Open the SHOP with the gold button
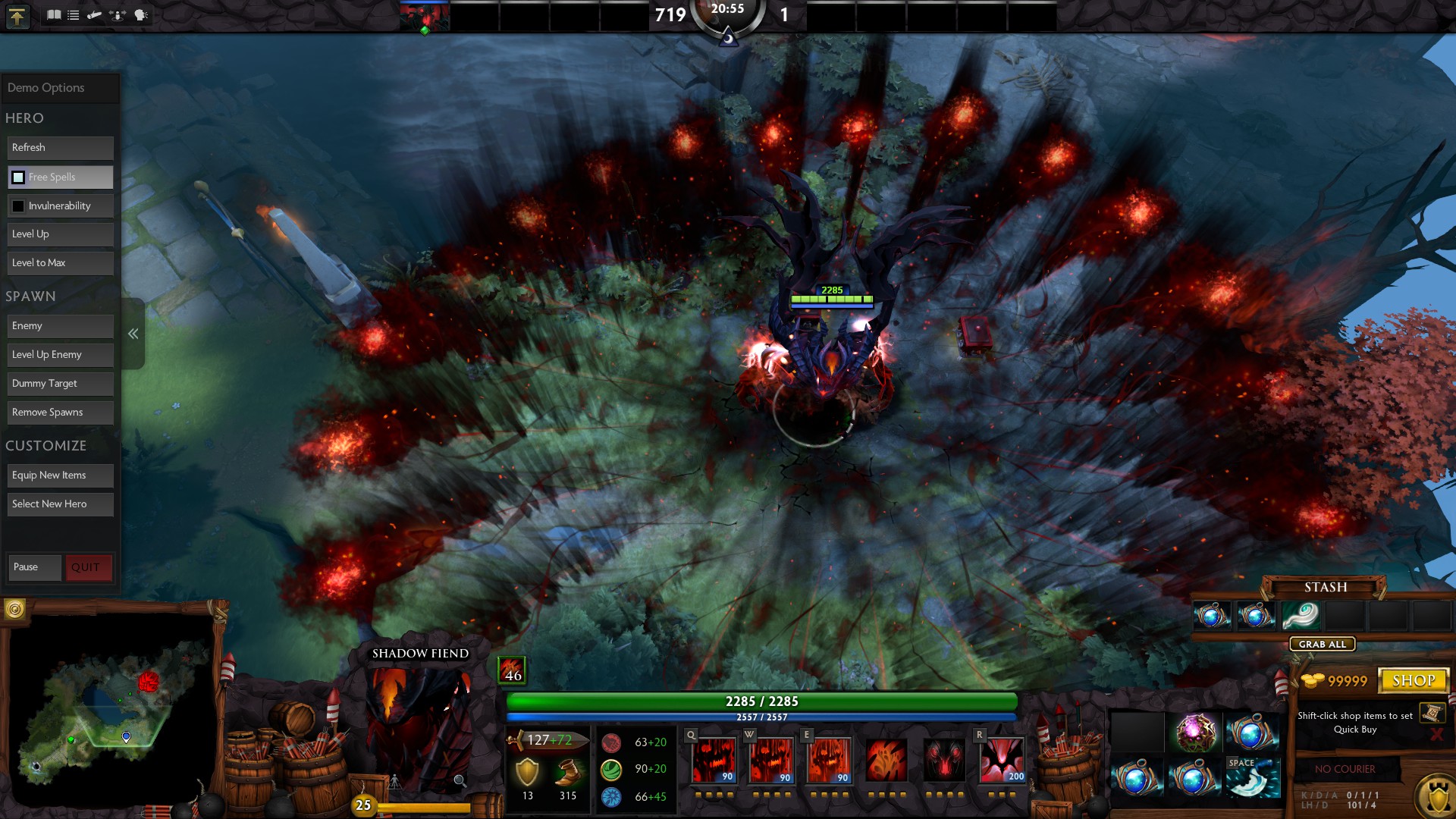Image resolution: width=1456 pixels, height=819 pixels. point(1415,679)
